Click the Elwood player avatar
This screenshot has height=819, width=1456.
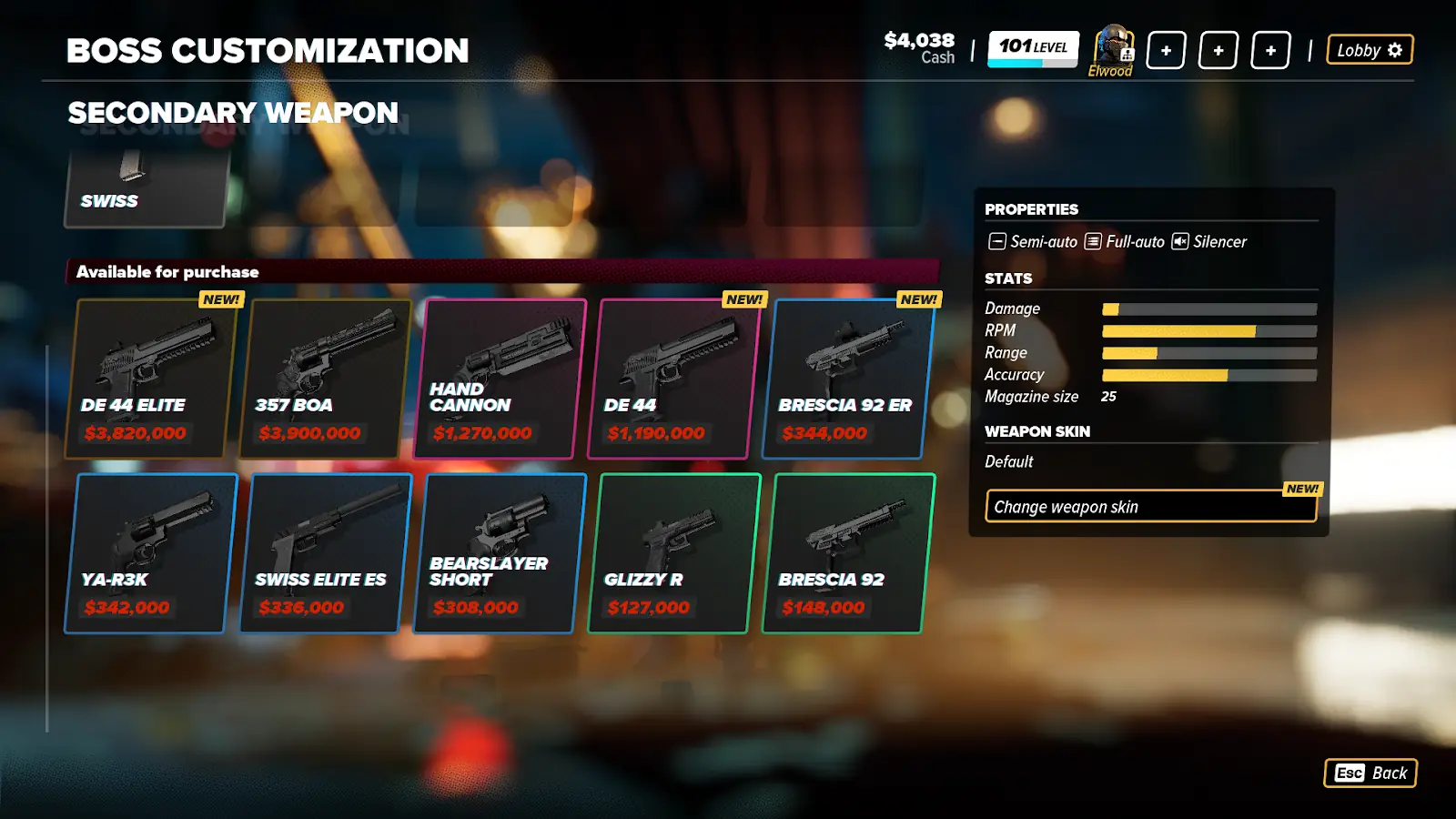pos(1112,47)
